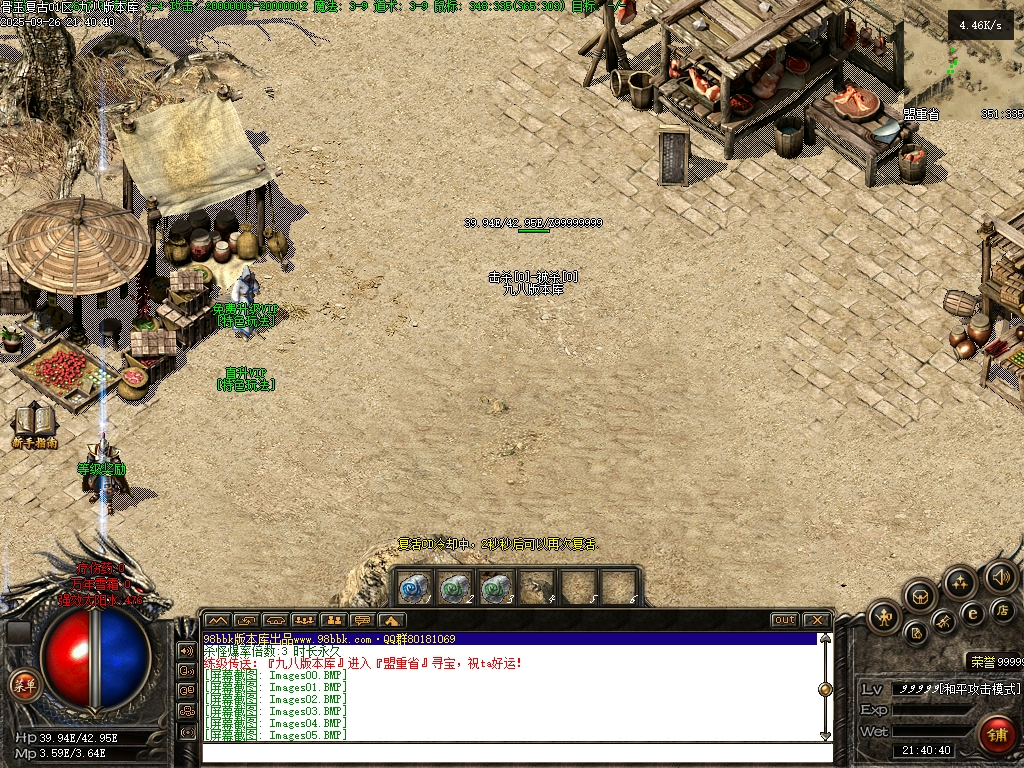Open the character equipment figure icon
Image resolution: width=1024 pixels, height=768 pixels.
884,617
